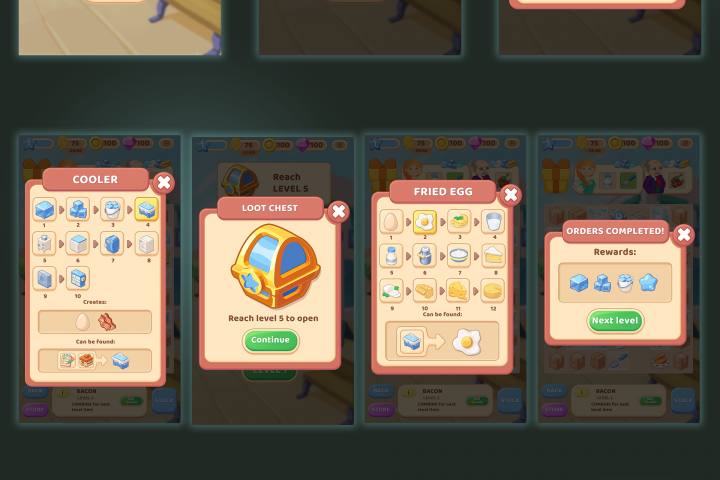Choose the raw egg in Fried Egg chain
The width and height of the screenshot is (720, 480).
pos(391,221)
